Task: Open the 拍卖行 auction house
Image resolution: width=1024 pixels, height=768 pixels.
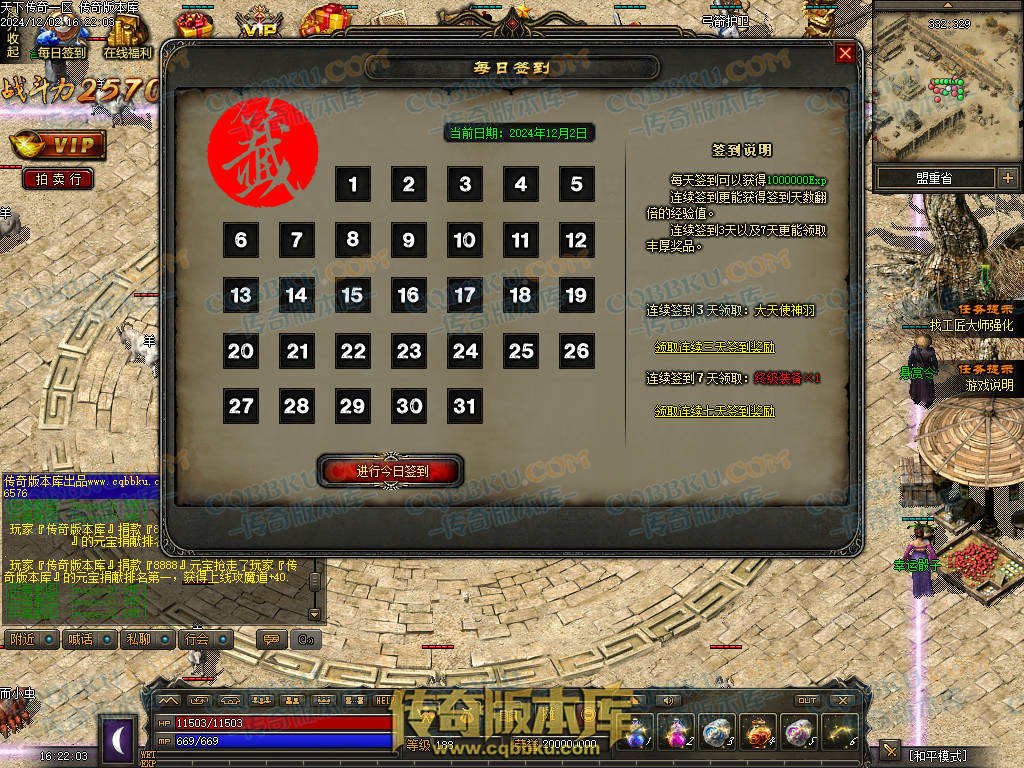Action: (58, 179)
